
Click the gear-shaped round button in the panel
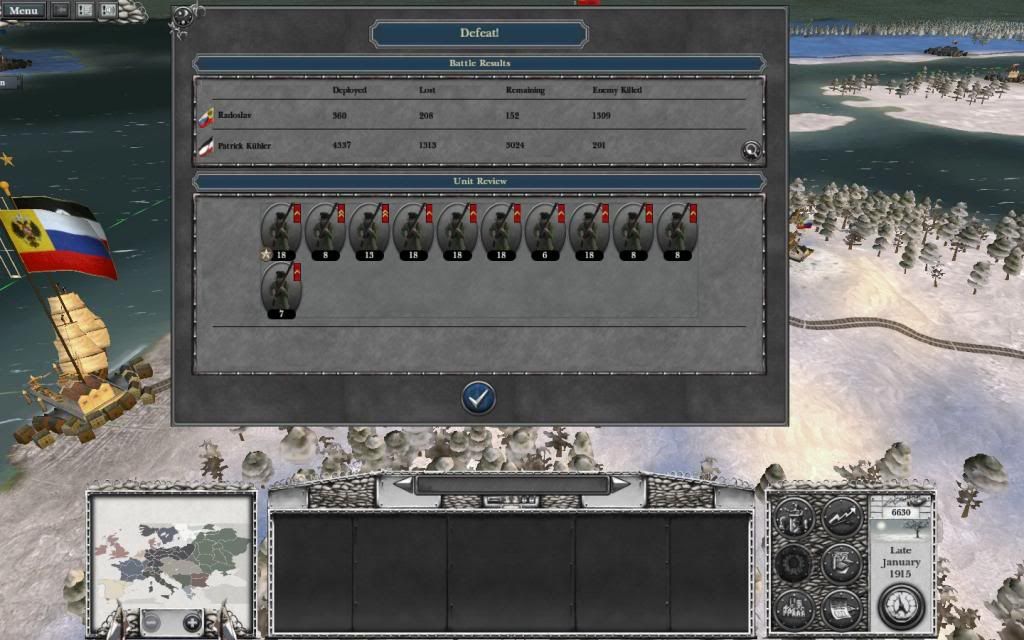pos(796,562)
